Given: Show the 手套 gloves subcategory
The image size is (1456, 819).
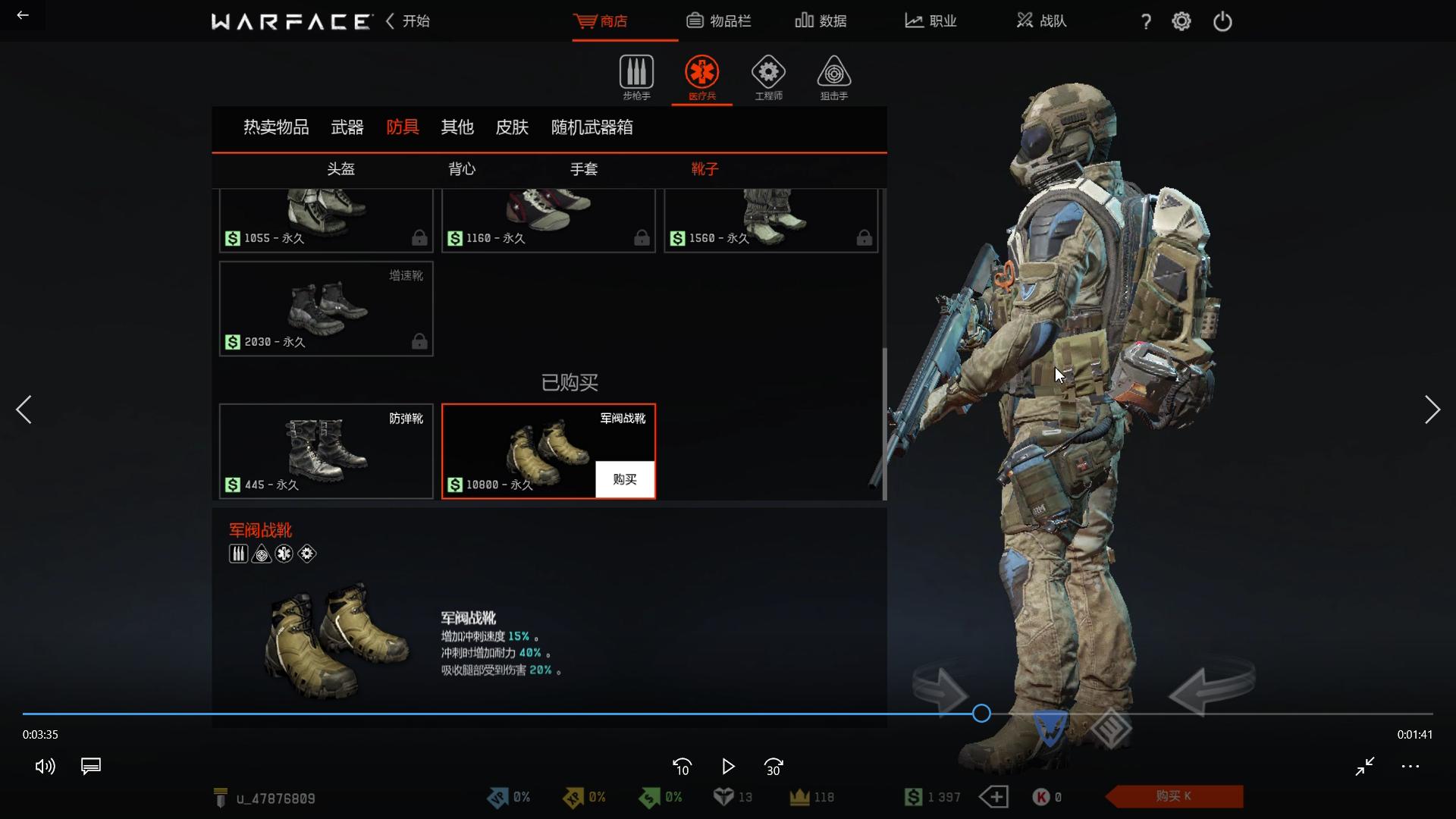Looking at the screenshot, I should click(x=584, y=169).
